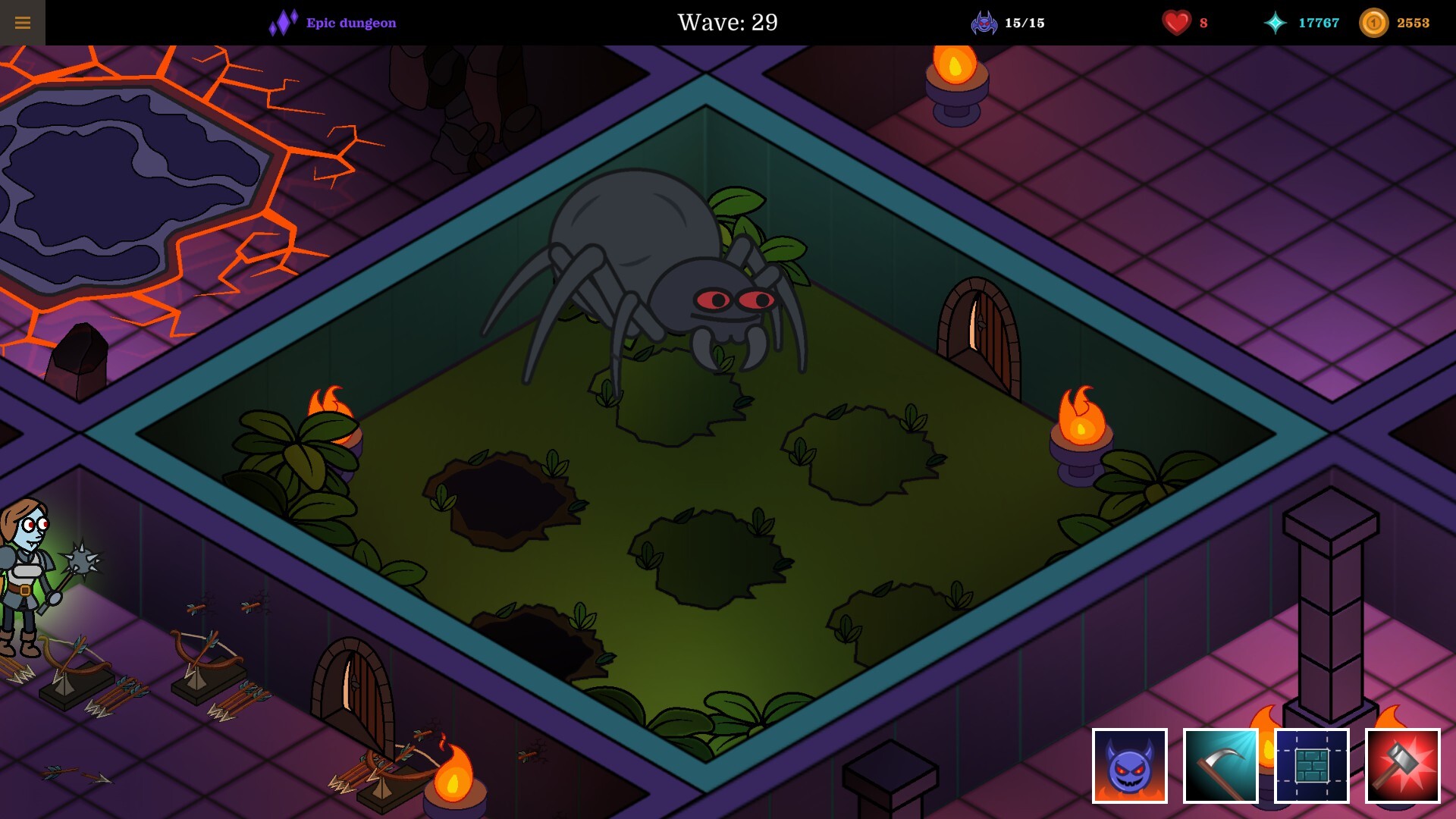This screenshot has width=1456, height=819.
Task: Click the red heart health icon
Action: click(x=1176, y=23)
